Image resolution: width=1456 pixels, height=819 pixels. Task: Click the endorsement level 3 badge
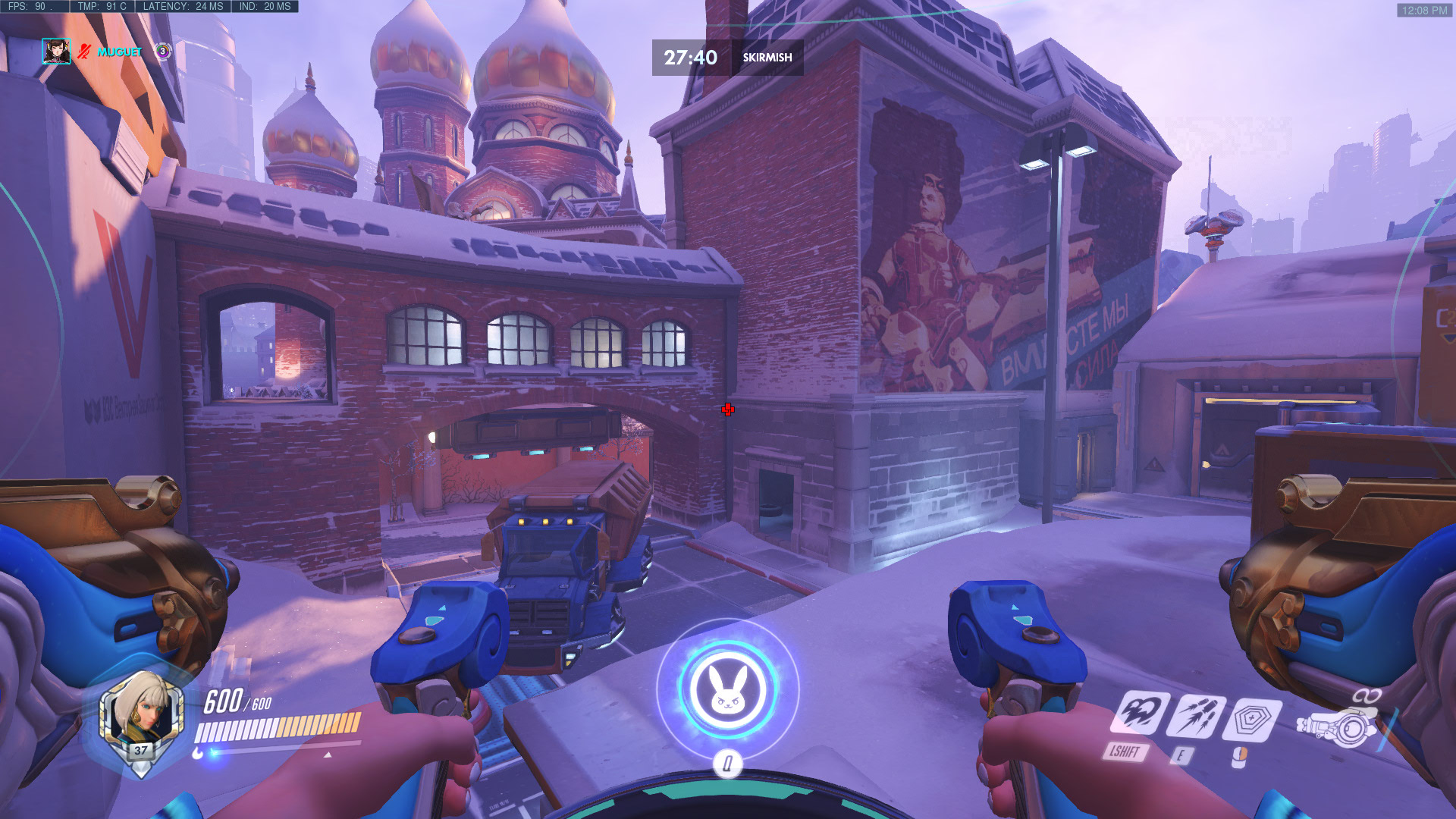coord(162,52)
